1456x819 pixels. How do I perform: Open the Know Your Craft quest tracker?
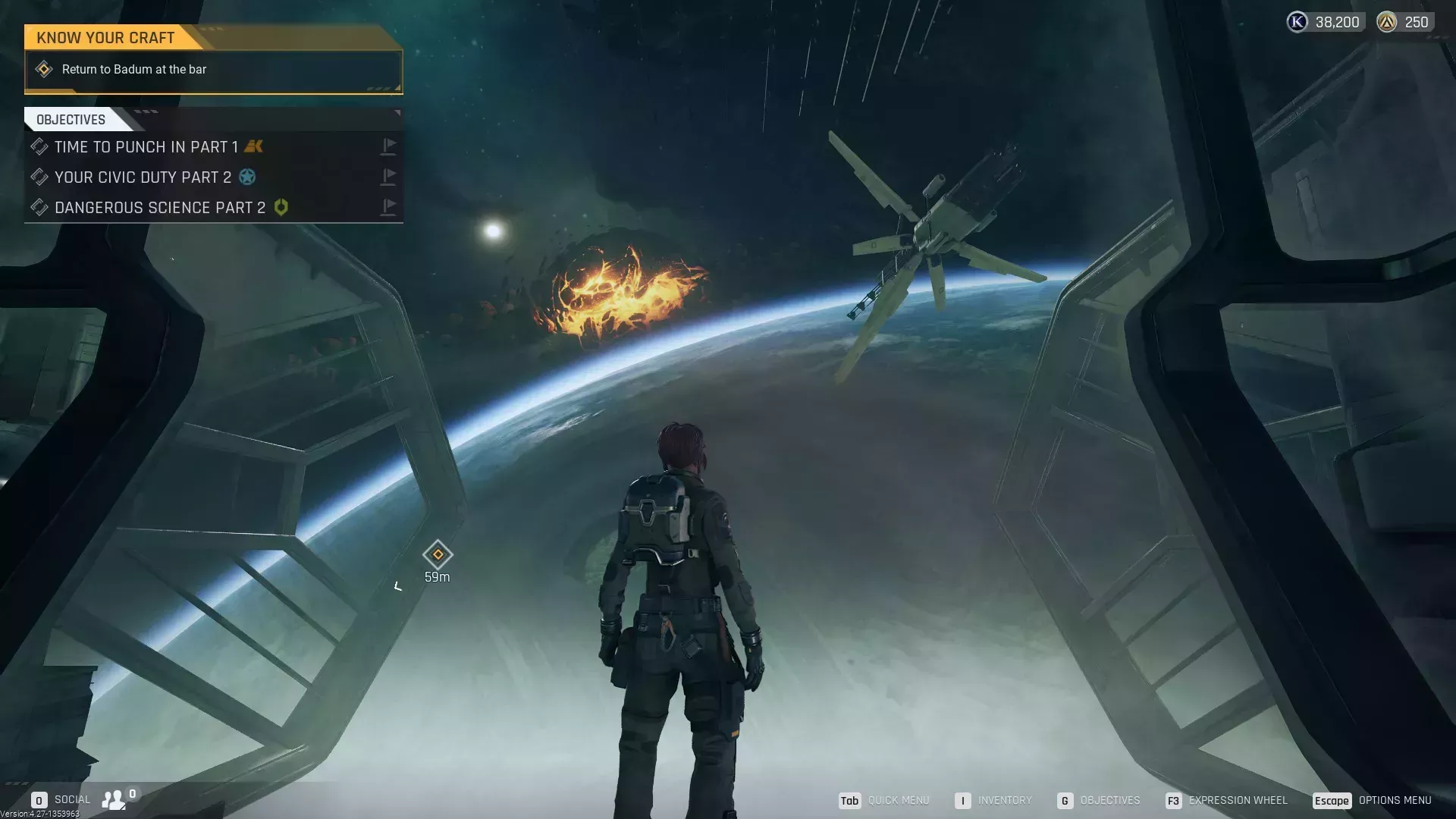tap(105, 37)
